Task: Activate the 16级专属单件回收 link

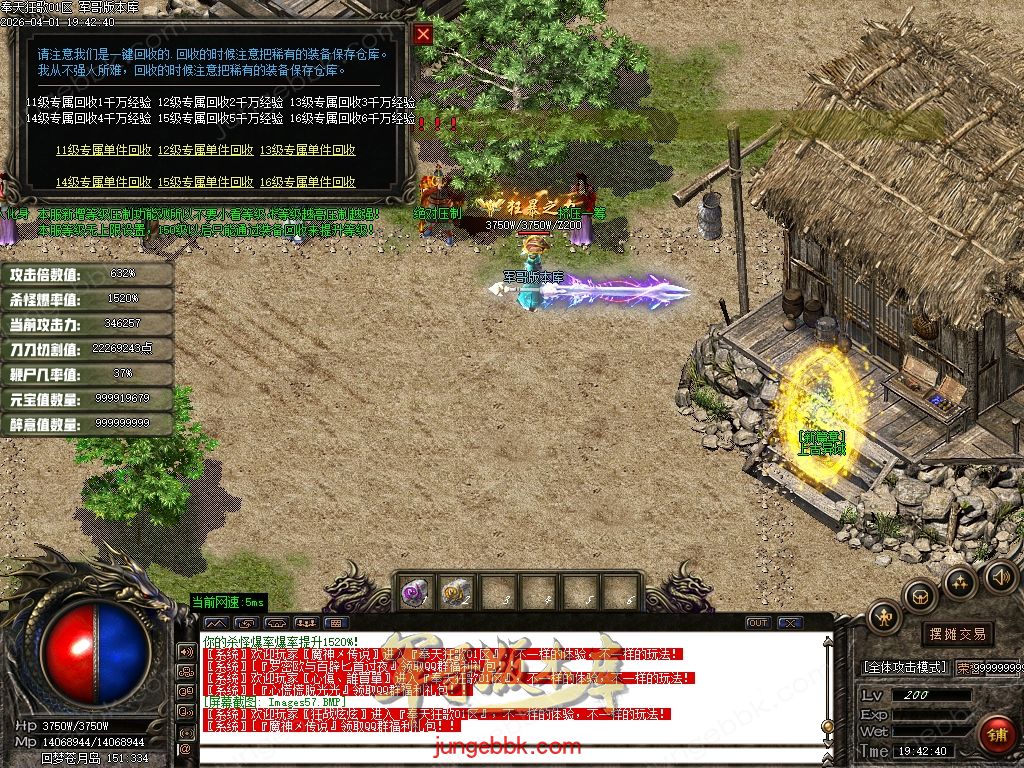Action: (307, 183)
